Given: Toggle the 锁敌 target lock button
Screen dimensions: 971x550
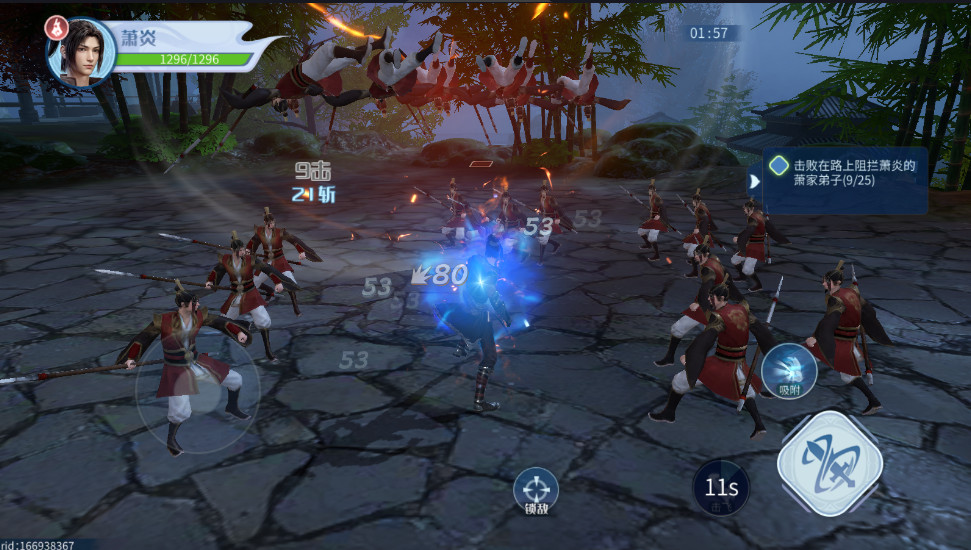Looking at the screenshot, I should coord(536,491).
